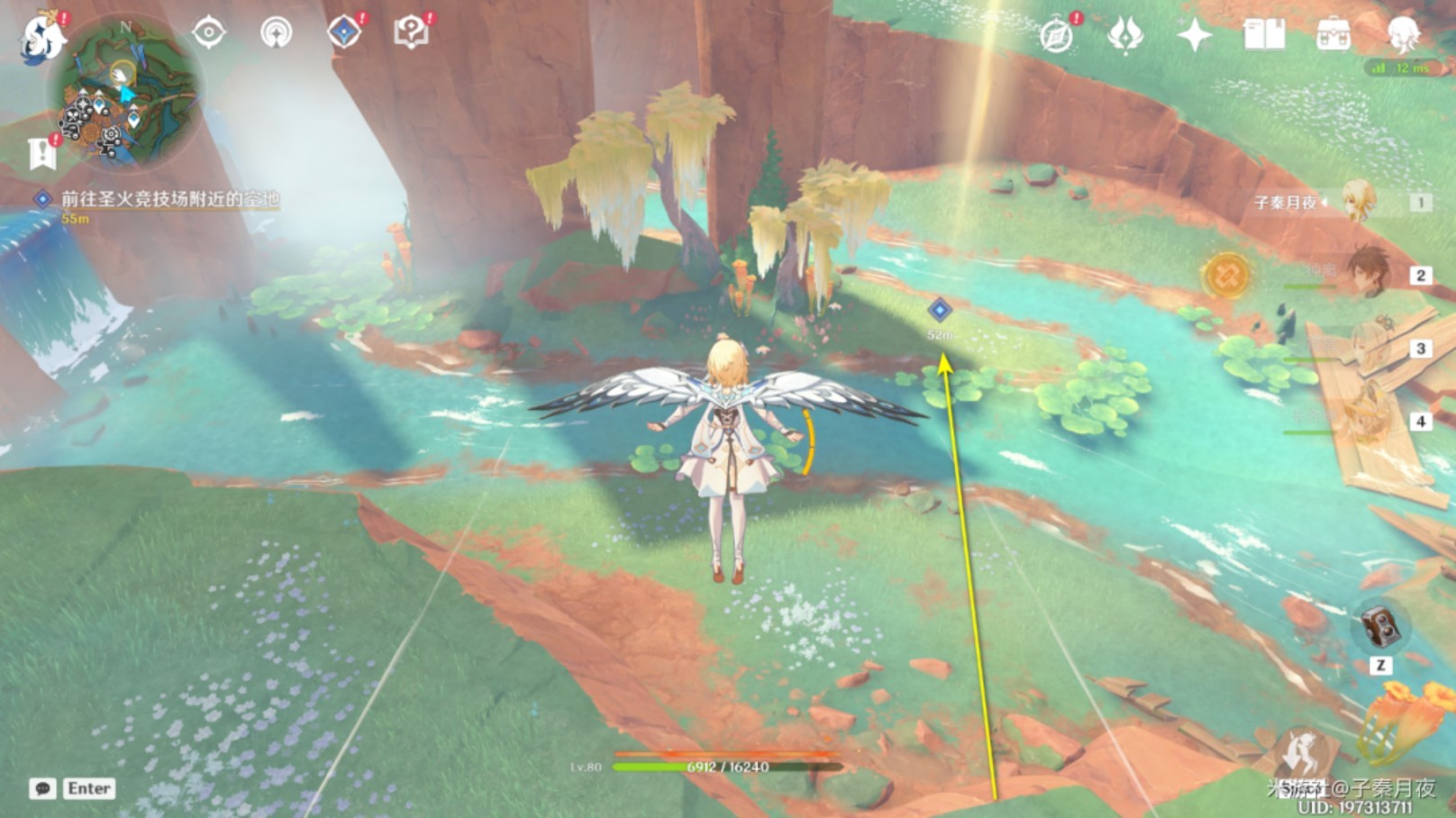Open the diamond-shaped quest navigation icon

(344, 33)
